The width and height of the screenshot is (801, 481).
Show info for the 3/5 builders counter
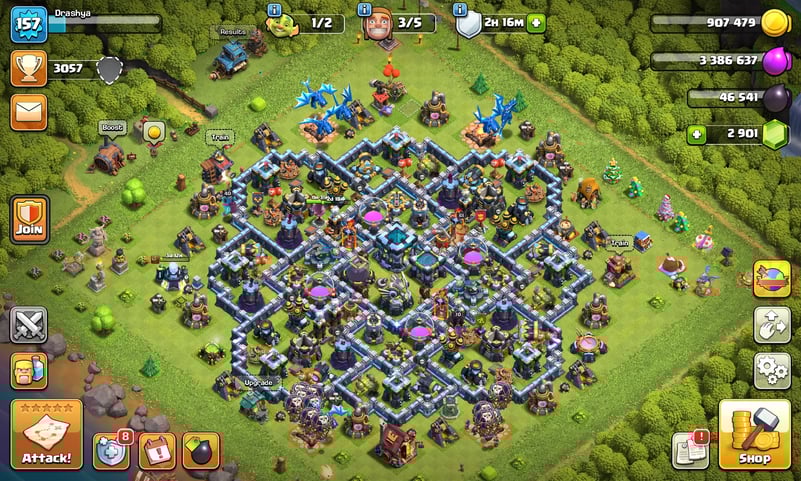tap(367, 10)
